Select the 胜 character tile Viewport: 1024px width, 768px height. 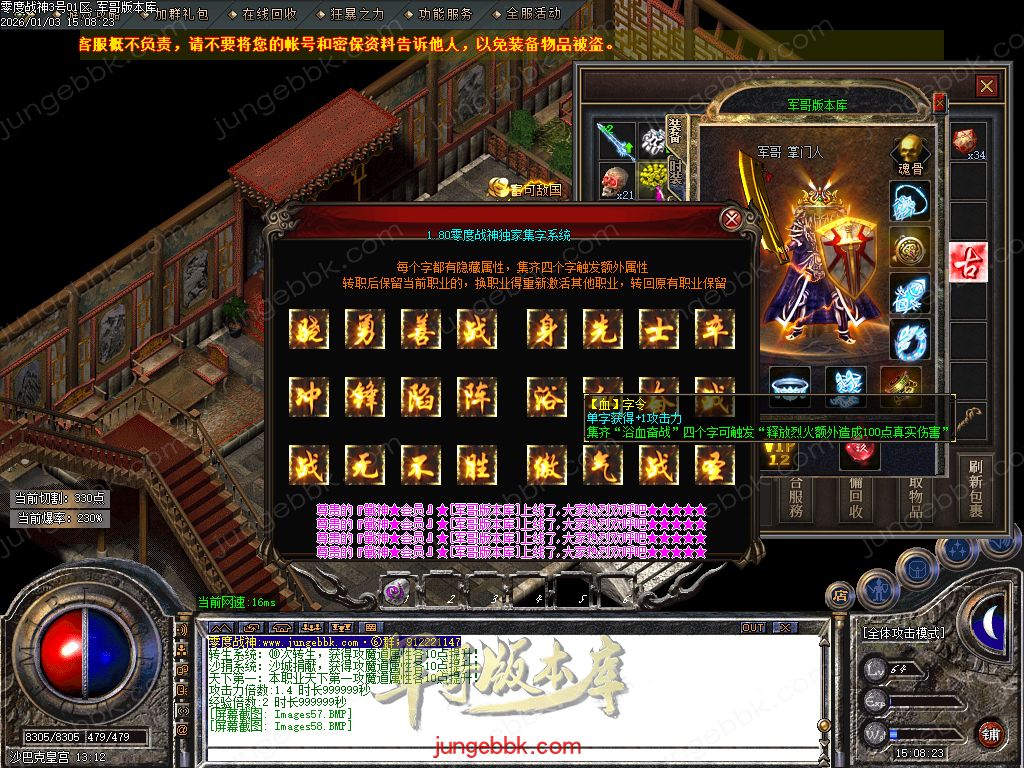coord(477,465)
